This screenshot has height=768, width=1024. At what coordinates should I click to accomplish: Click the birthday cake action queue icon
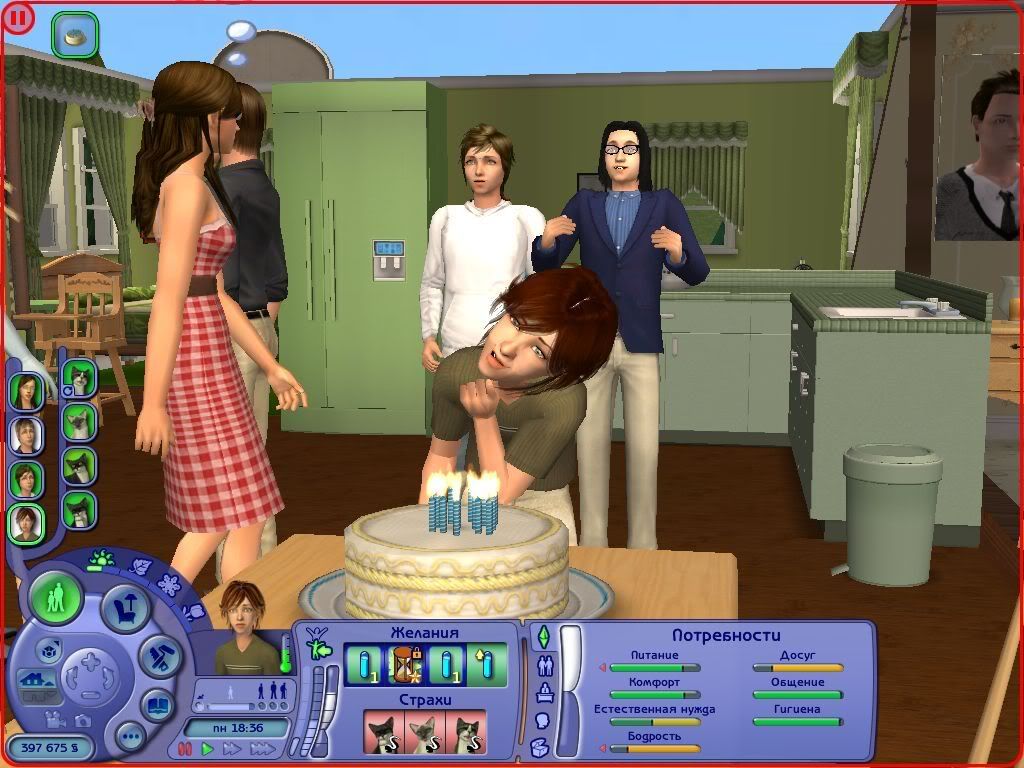point(75,36)
